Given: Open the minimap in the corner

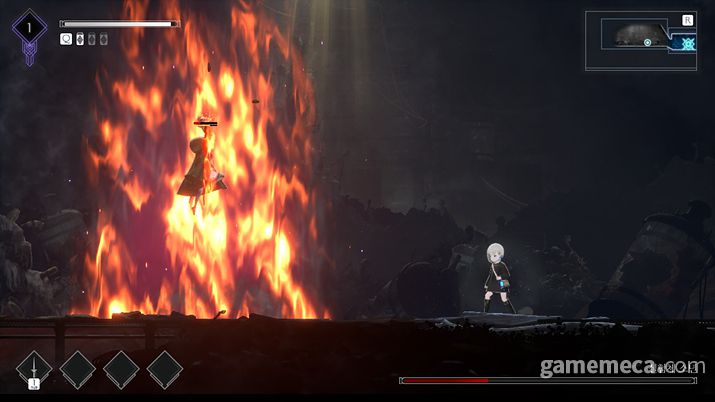Looking at the screenshot, I should click(640, 40).
